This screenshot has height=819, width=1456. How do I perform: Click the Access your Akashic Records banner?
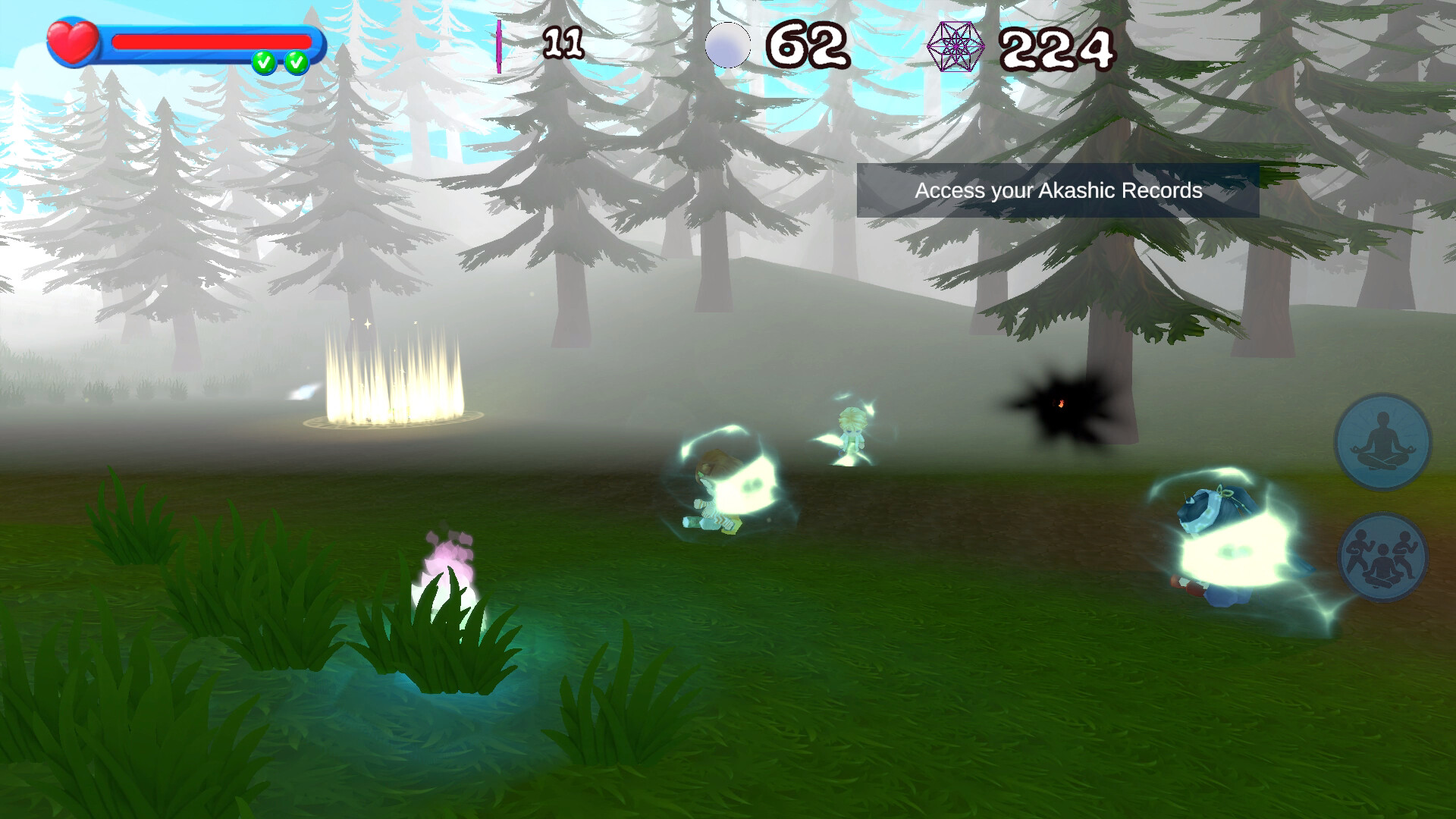[1057, 192]
